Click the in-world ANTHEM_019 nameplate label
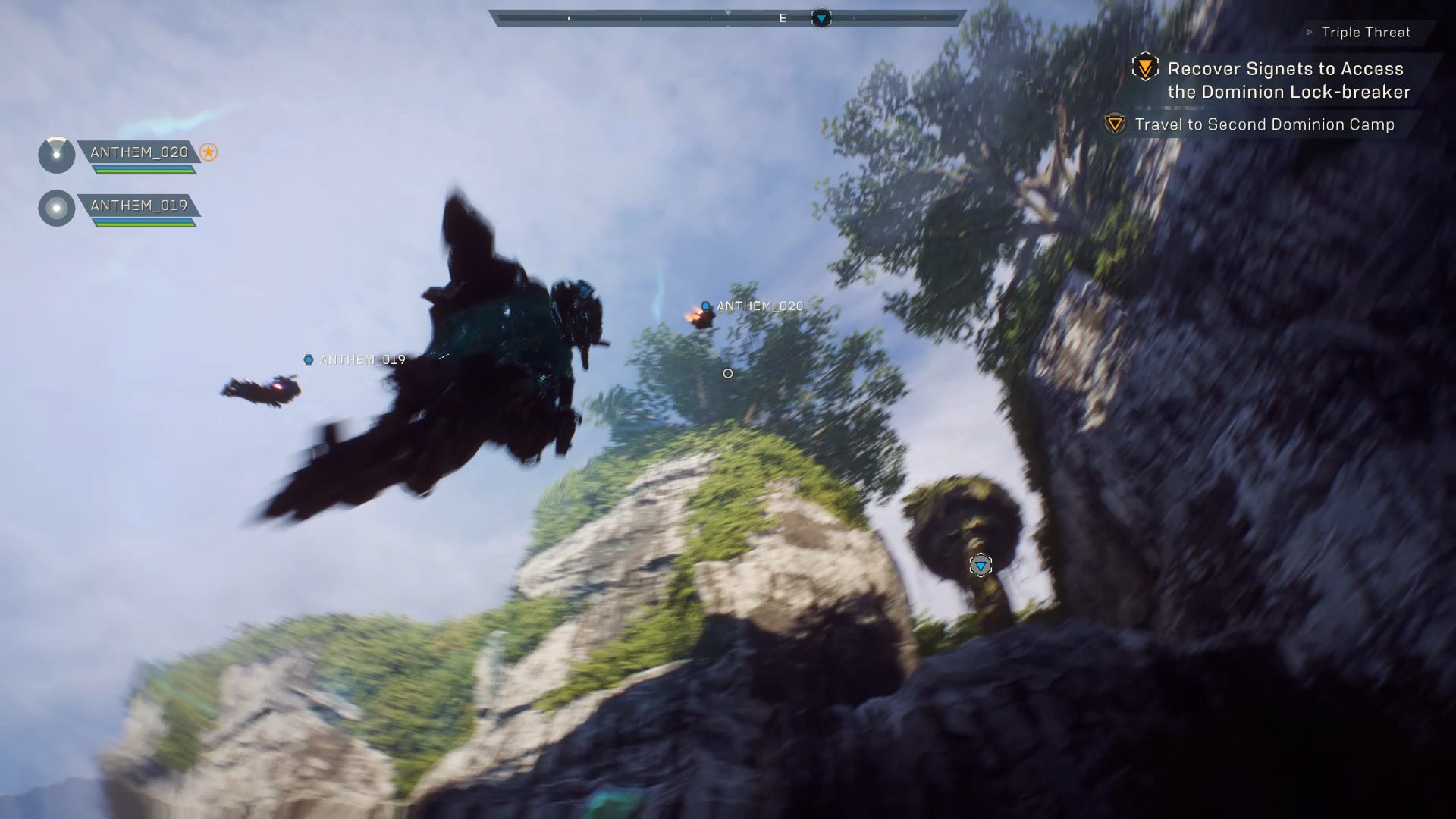 [x=362, y=361]
